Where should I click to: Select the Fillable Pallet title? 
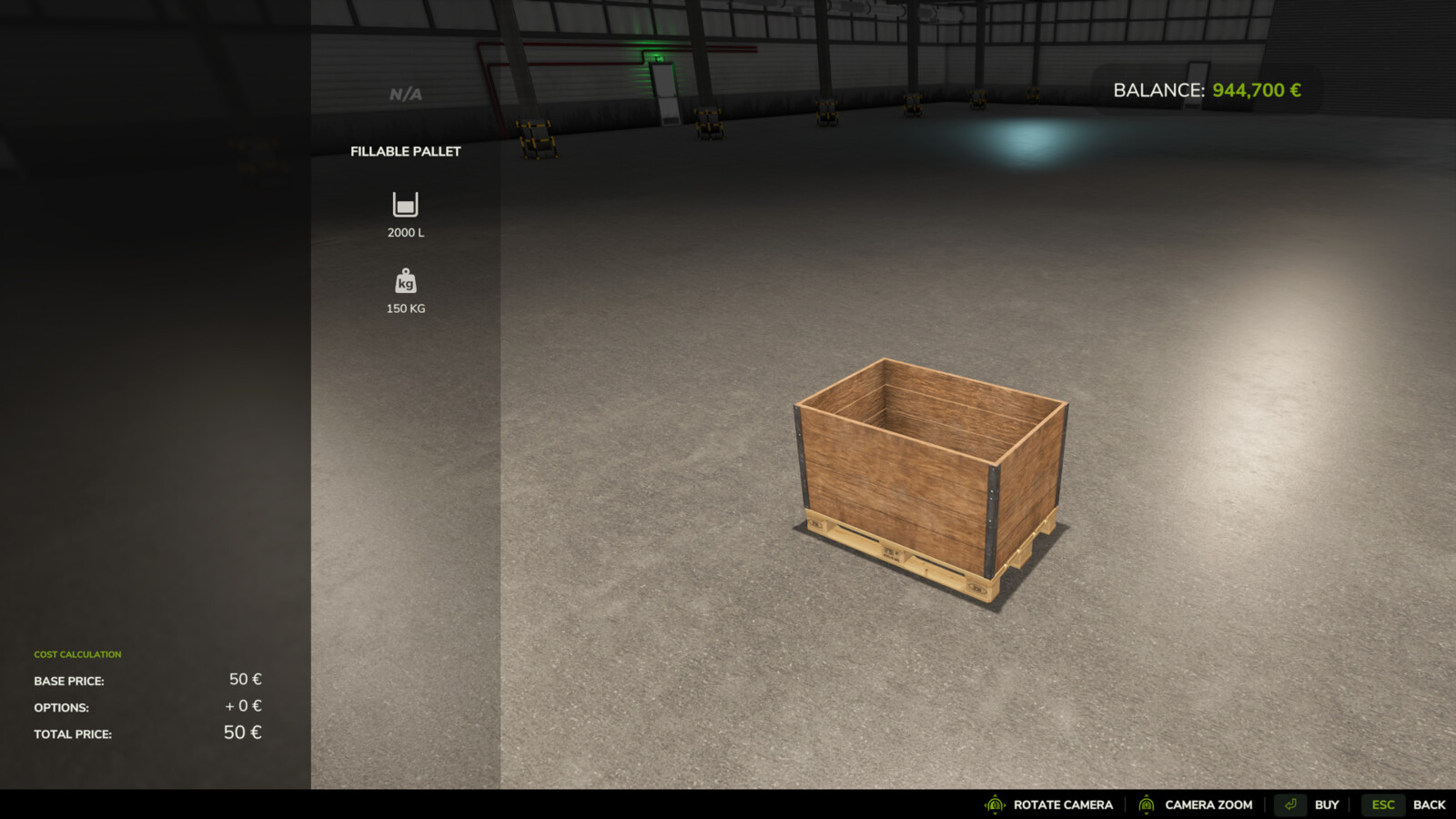[x=406, y=152]
